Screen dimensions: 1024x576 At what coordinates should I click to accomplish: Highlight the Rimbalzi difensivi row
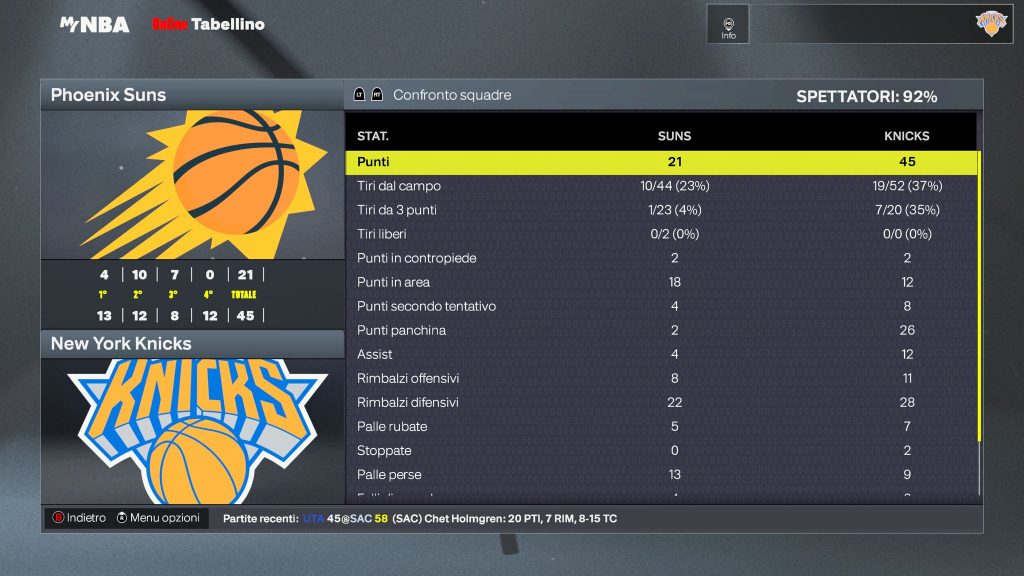pos(660,402)
